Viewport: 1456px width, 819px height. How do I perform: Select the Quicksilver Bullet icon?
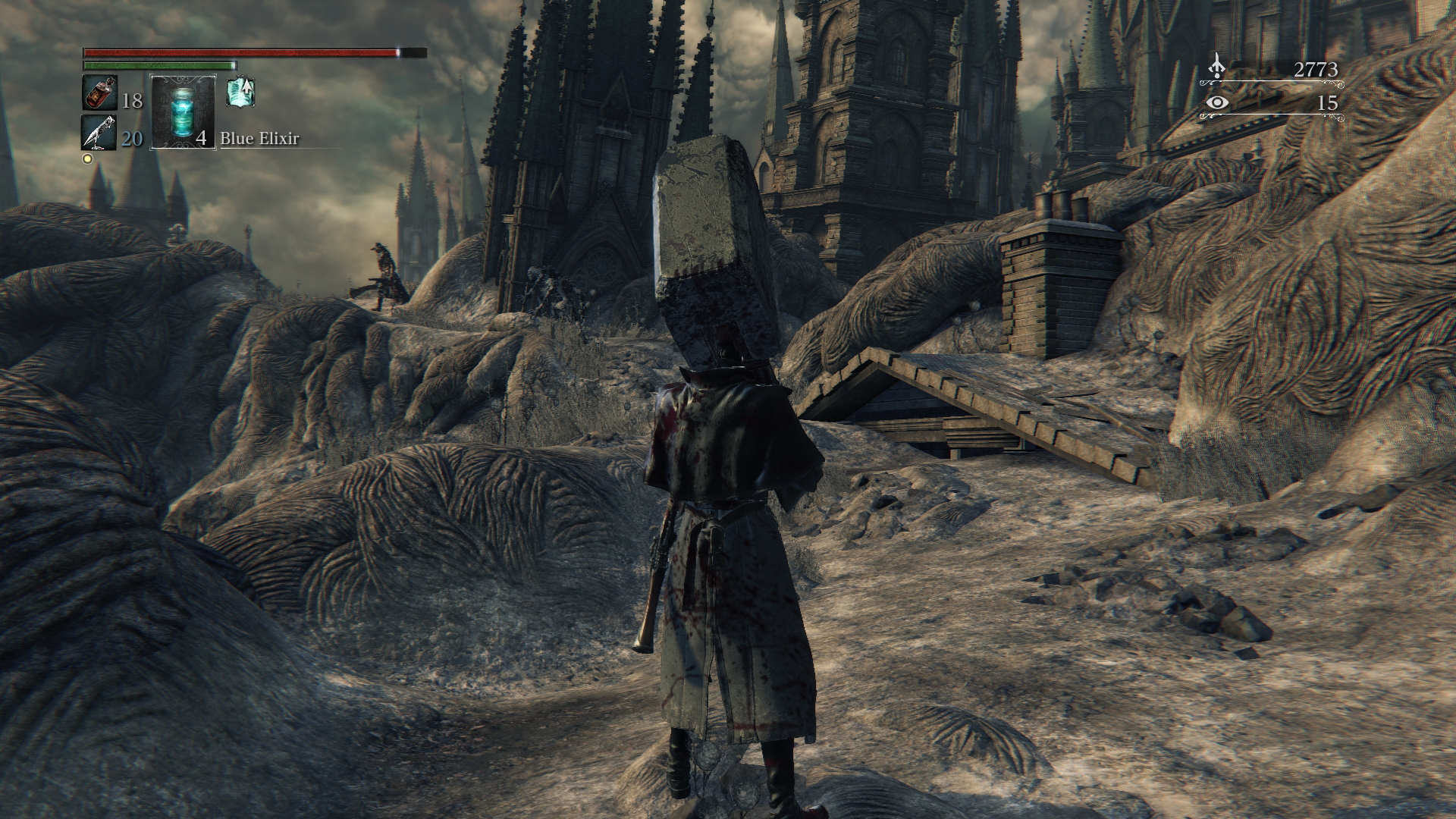(x=99, y=133)
